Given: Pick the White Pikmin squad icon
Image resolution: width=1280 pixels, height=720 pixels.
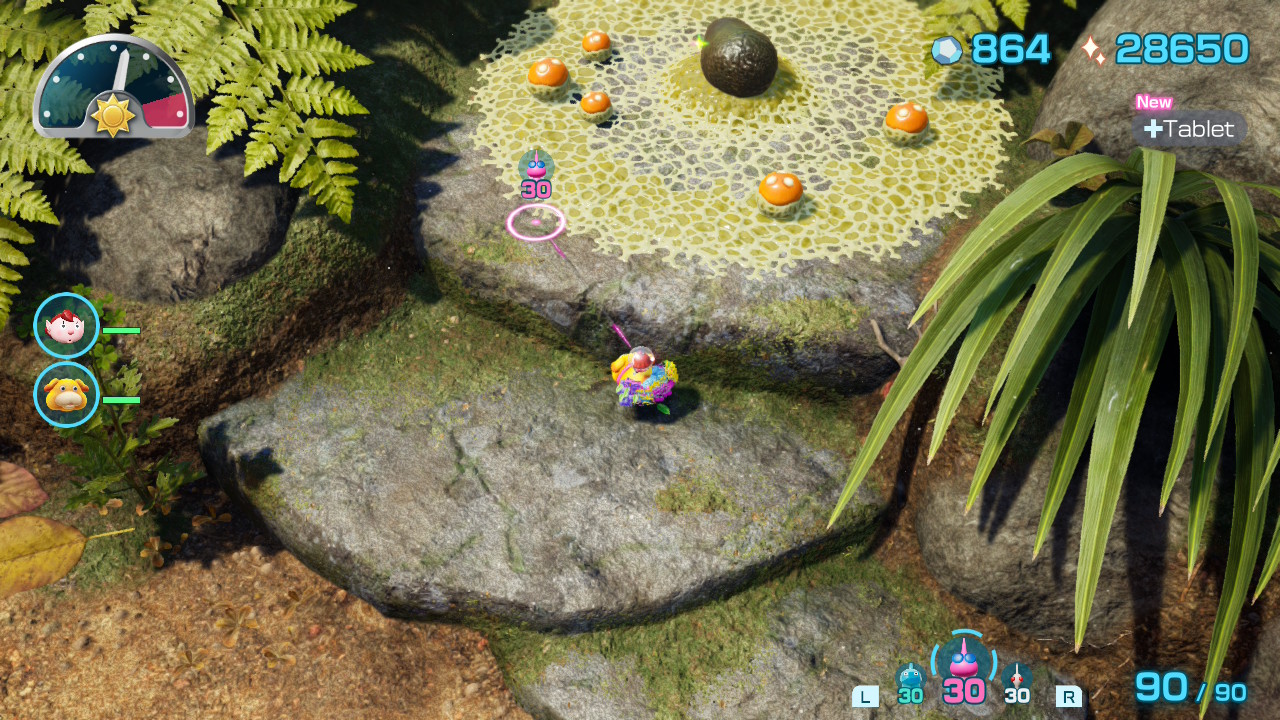Looking at the screenshot, I should 1017,680.
